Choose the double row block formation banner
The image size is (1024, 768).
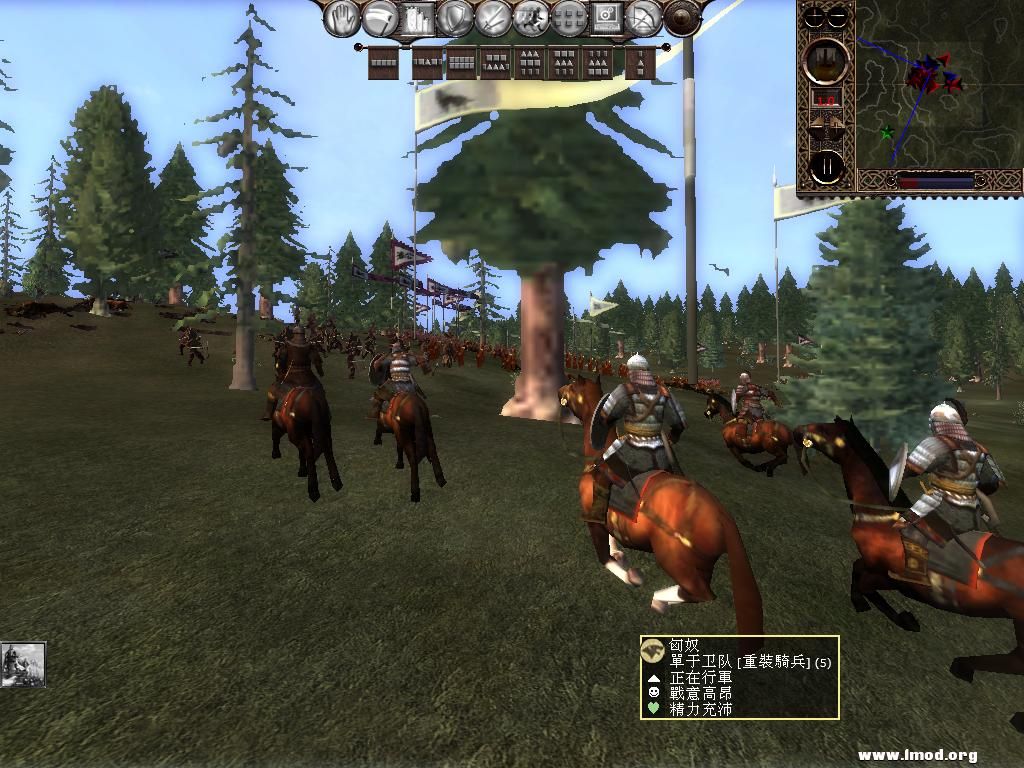pos(461,63)
